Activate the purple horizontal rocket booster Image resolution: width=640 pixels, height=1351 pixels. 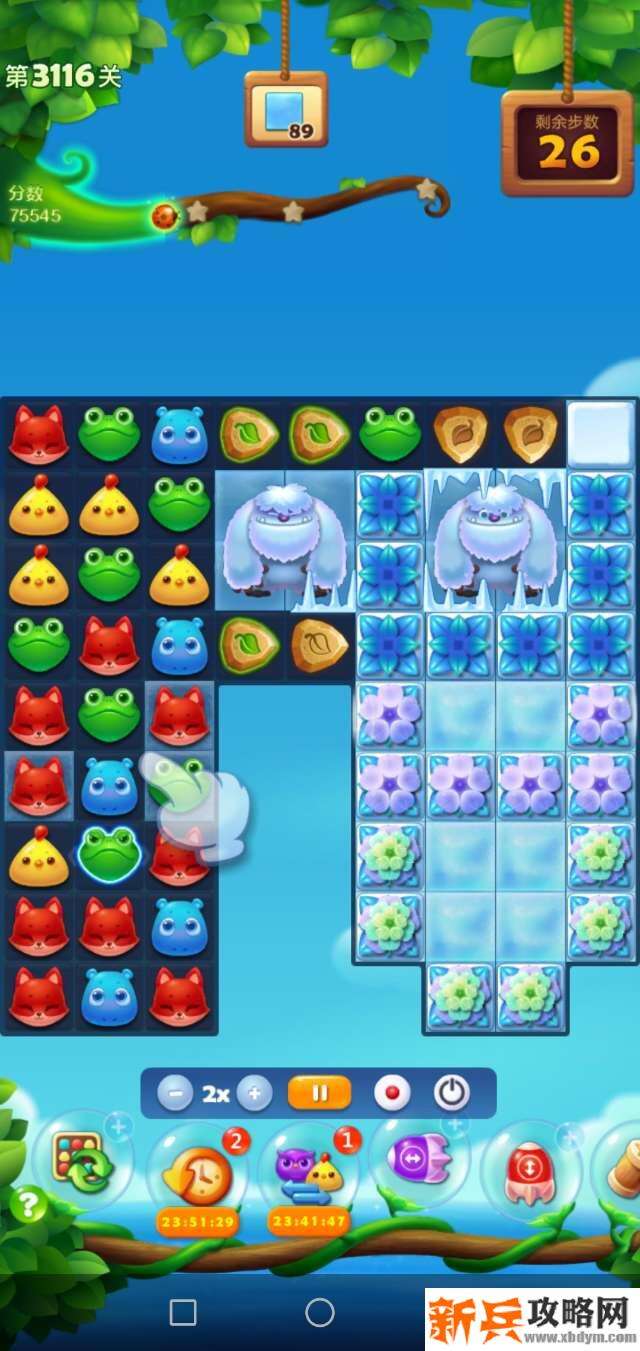(x=420, y=1162)
